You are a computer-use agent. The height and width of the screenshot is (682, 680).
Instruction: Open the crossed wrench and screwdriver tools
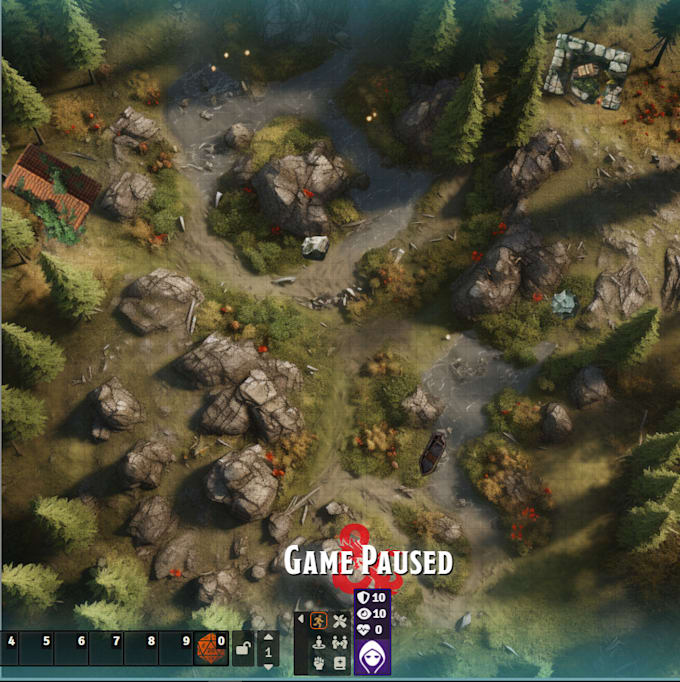click(x=339, y=621)
